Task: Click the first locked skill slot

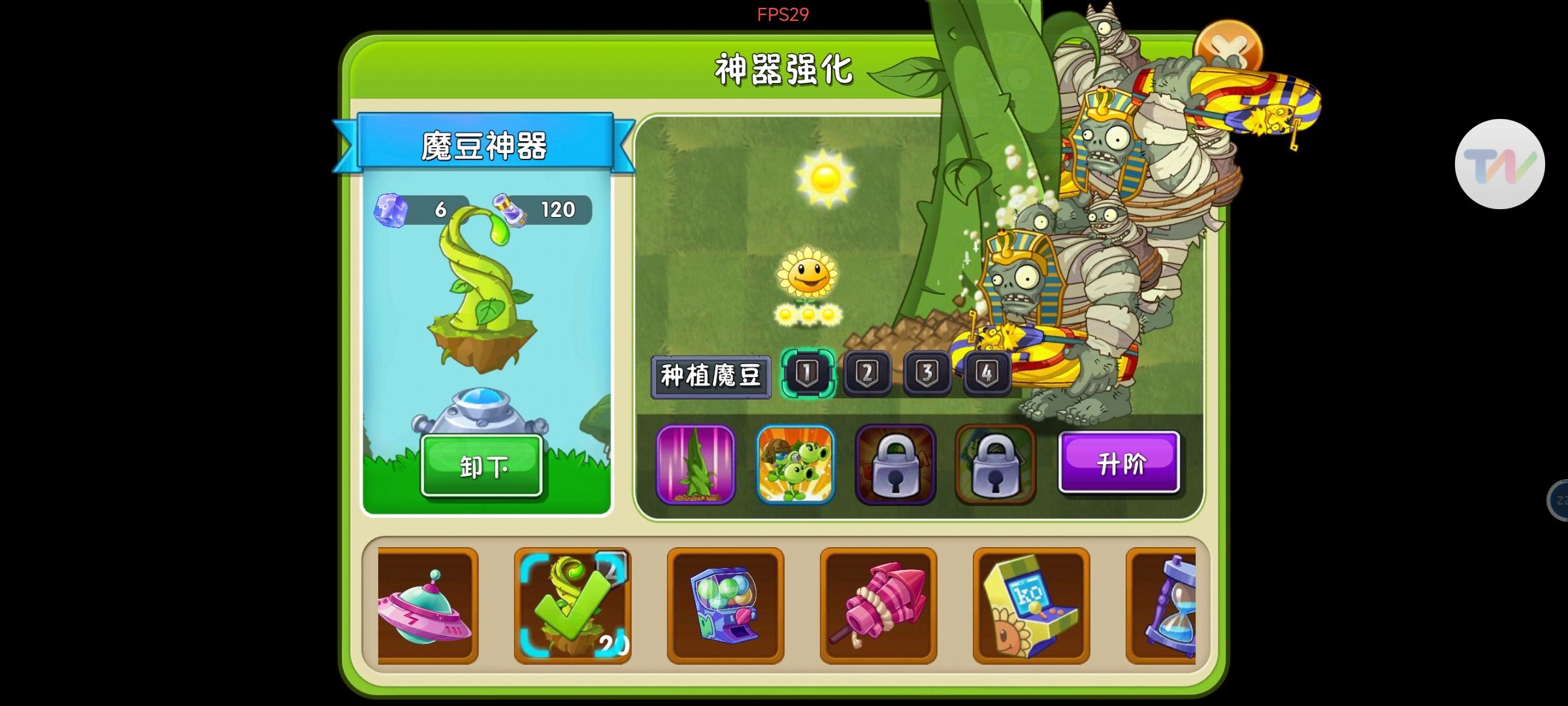Action: (896, 463)
